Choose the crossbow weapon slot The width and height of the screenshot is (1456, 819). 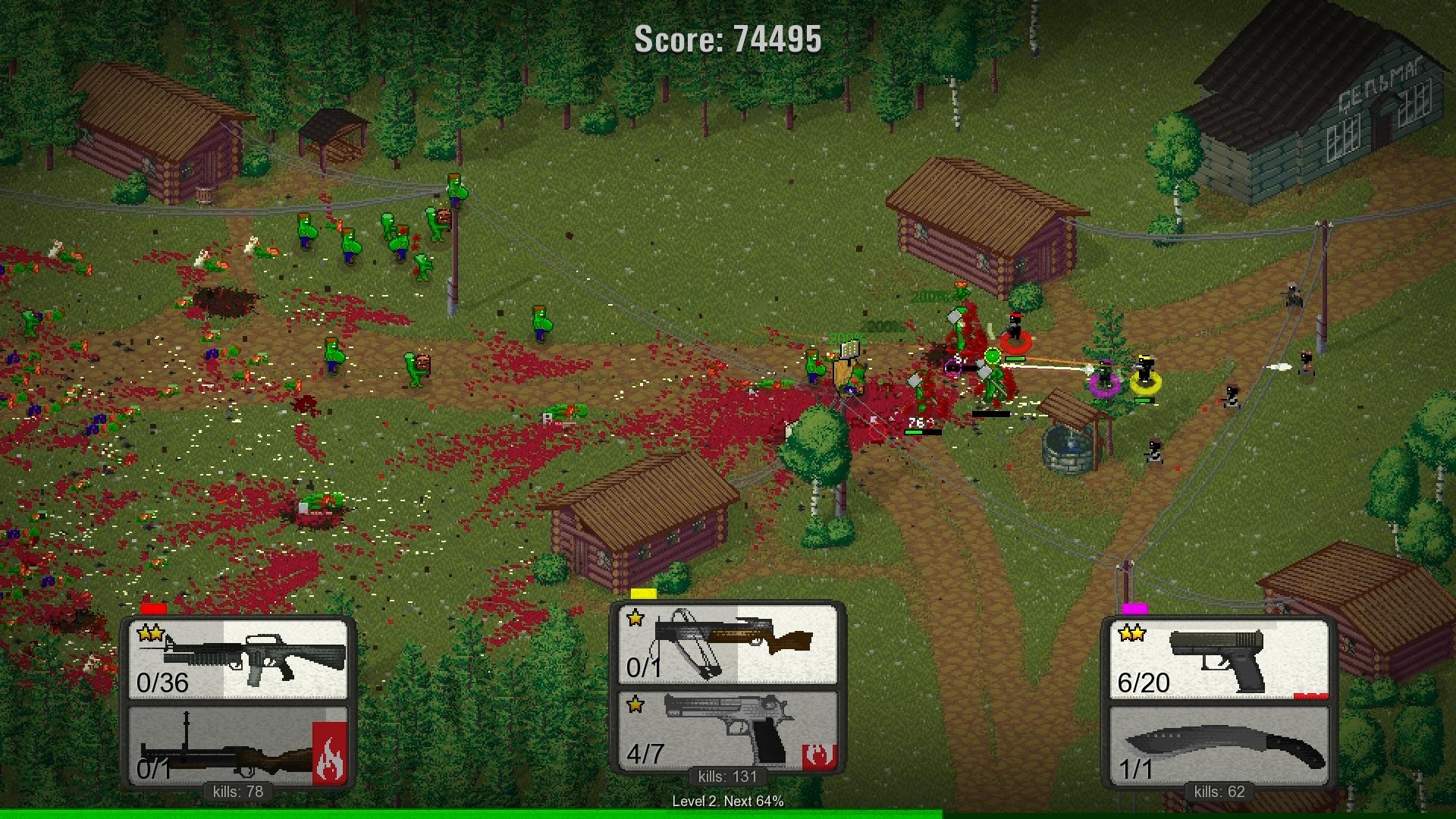tap(727, 645)
